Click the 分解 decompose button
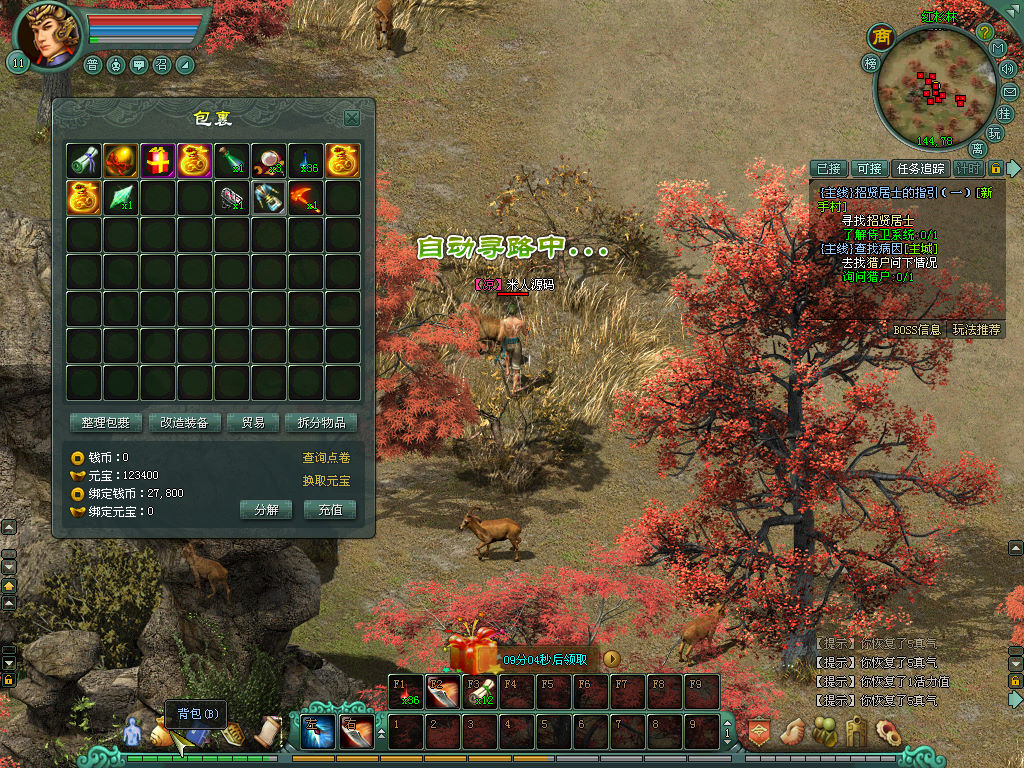The width and height of the screenshot is (1024, 768). 266,509
